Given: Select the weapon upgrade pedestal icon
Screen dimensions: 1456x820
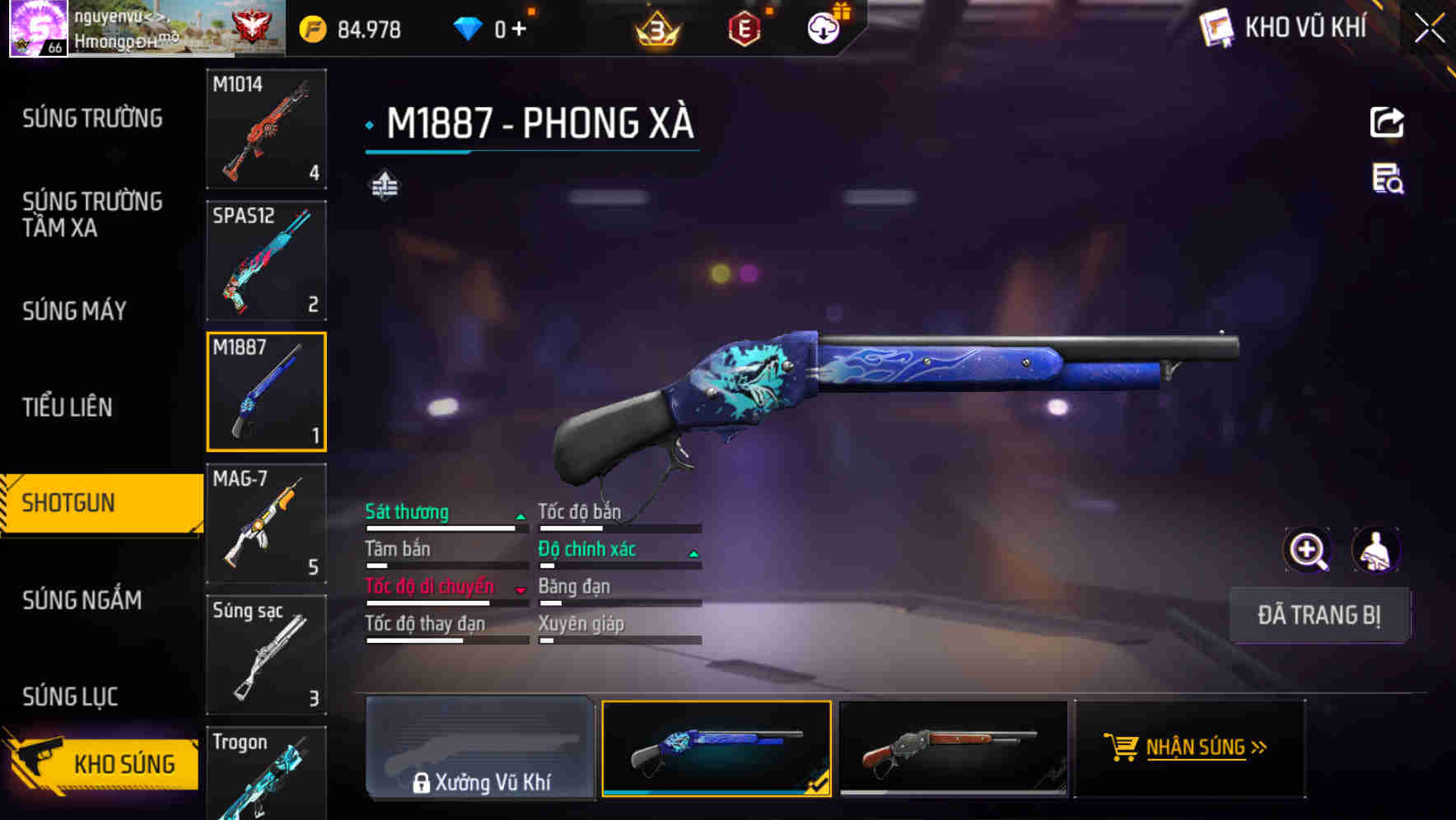Looking at the screenshot, I should click(384, 185).
